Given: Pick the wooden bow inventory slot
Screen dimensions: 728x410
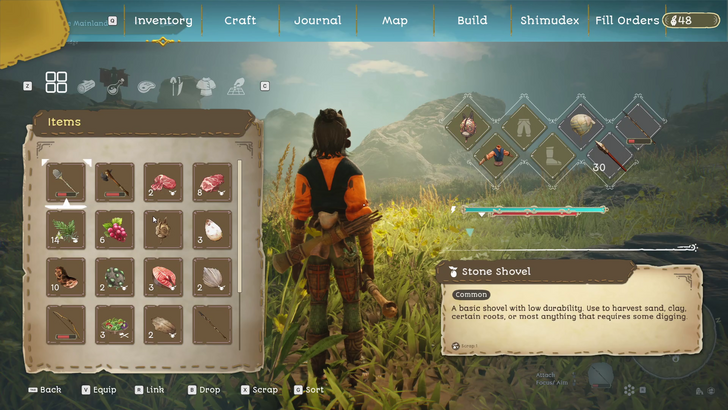Looking at the screenshot, I should pyautogui.click(x=66, y=325).
